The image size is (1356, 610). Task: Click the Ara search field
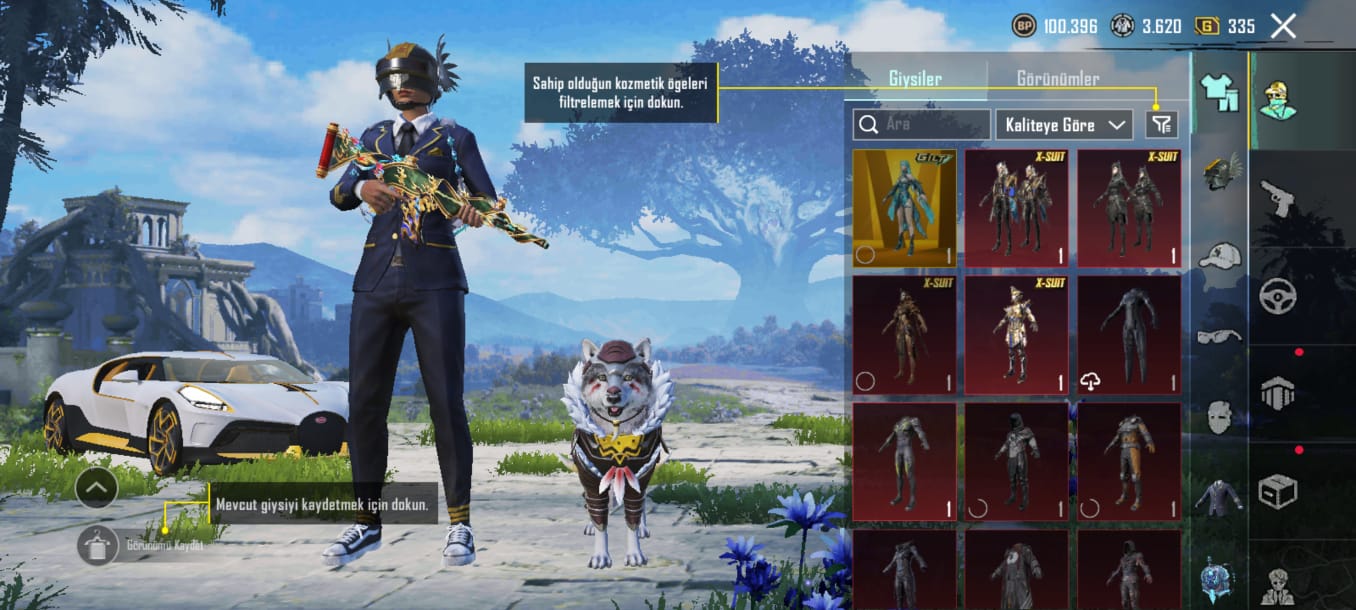click(921, 125)
